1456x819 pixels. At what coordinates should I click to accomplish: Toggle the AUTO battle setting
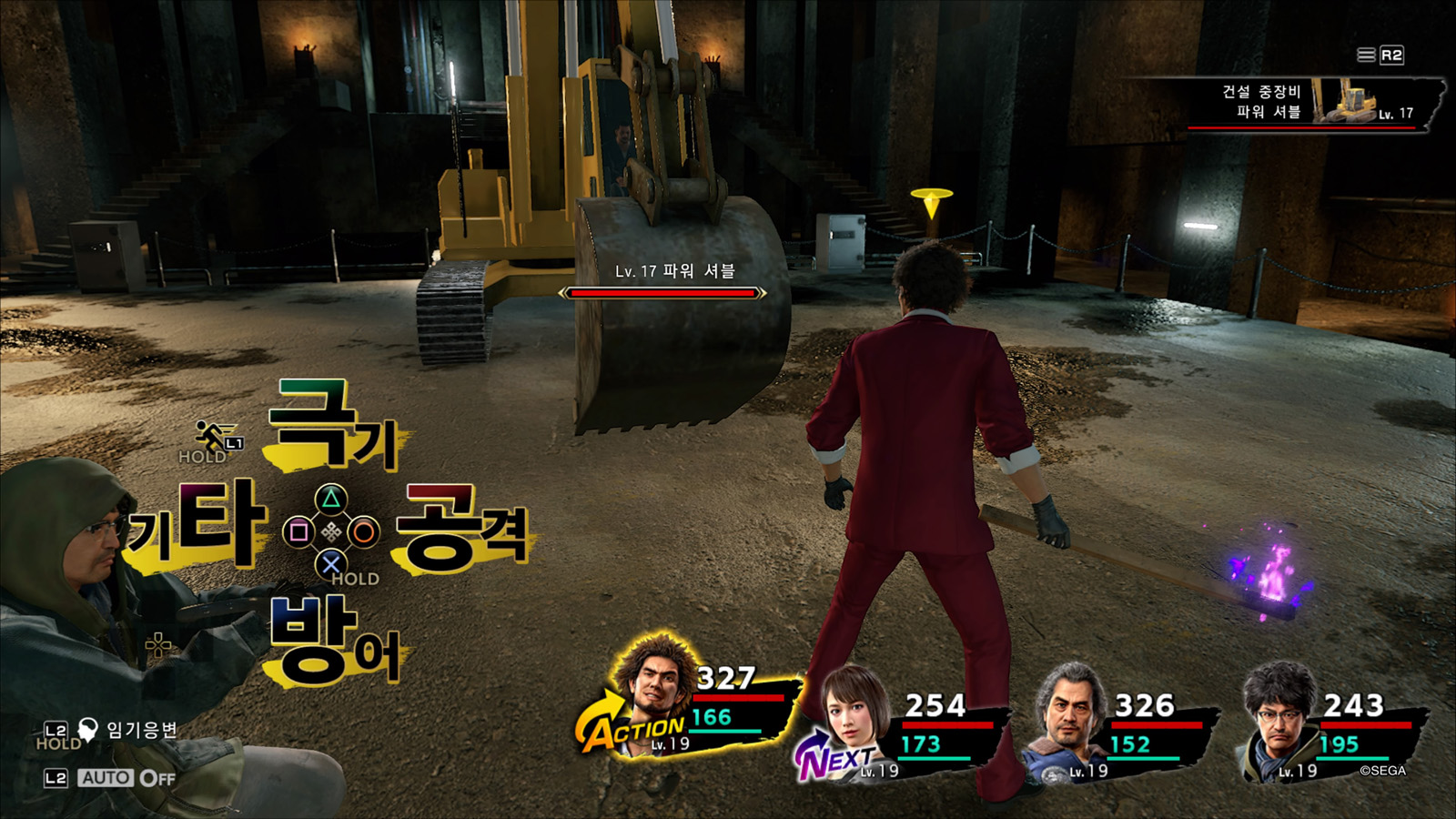(126, 778)
